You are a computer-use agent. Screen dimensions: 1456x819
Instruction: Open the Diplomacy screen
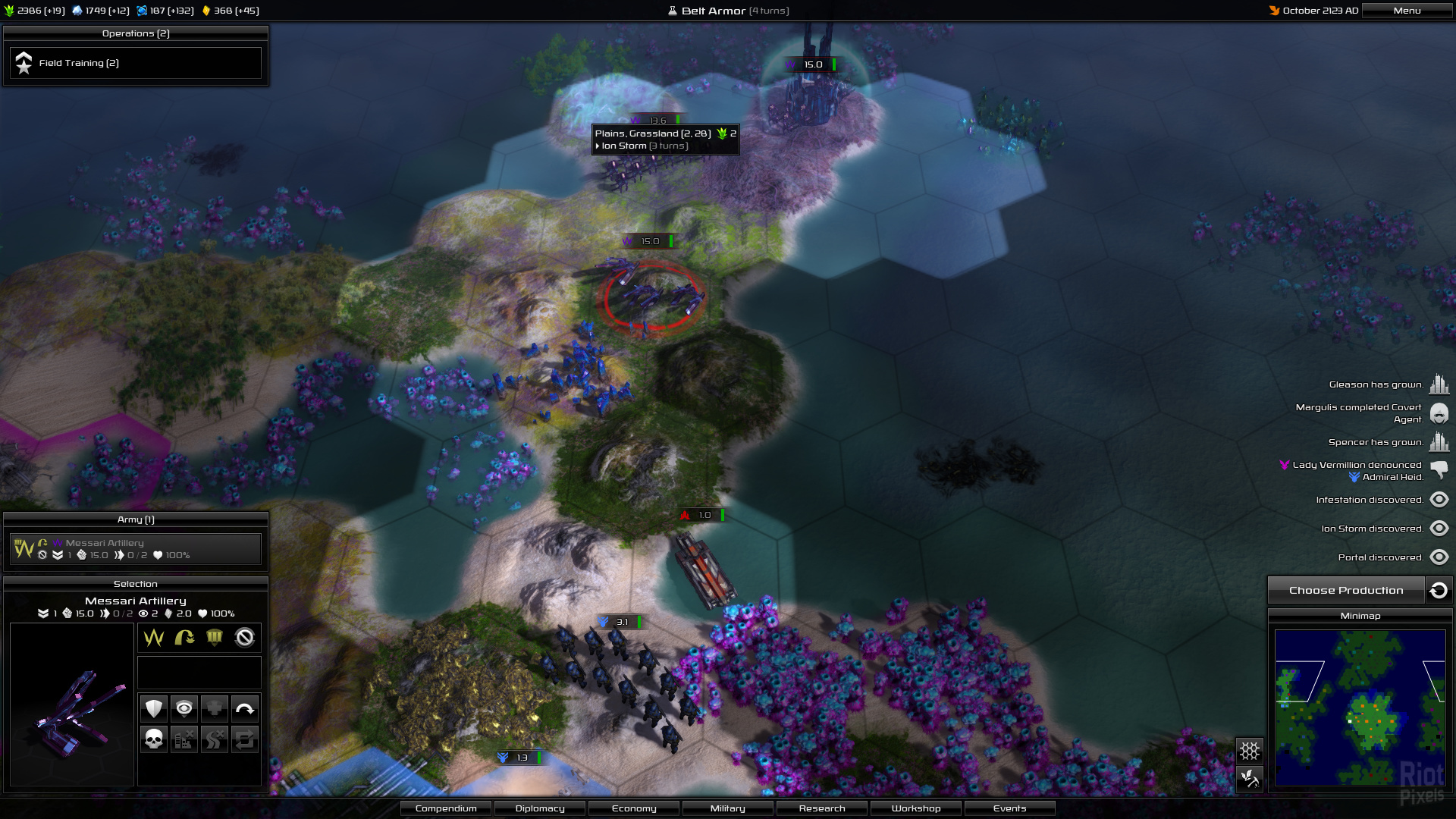540,808
